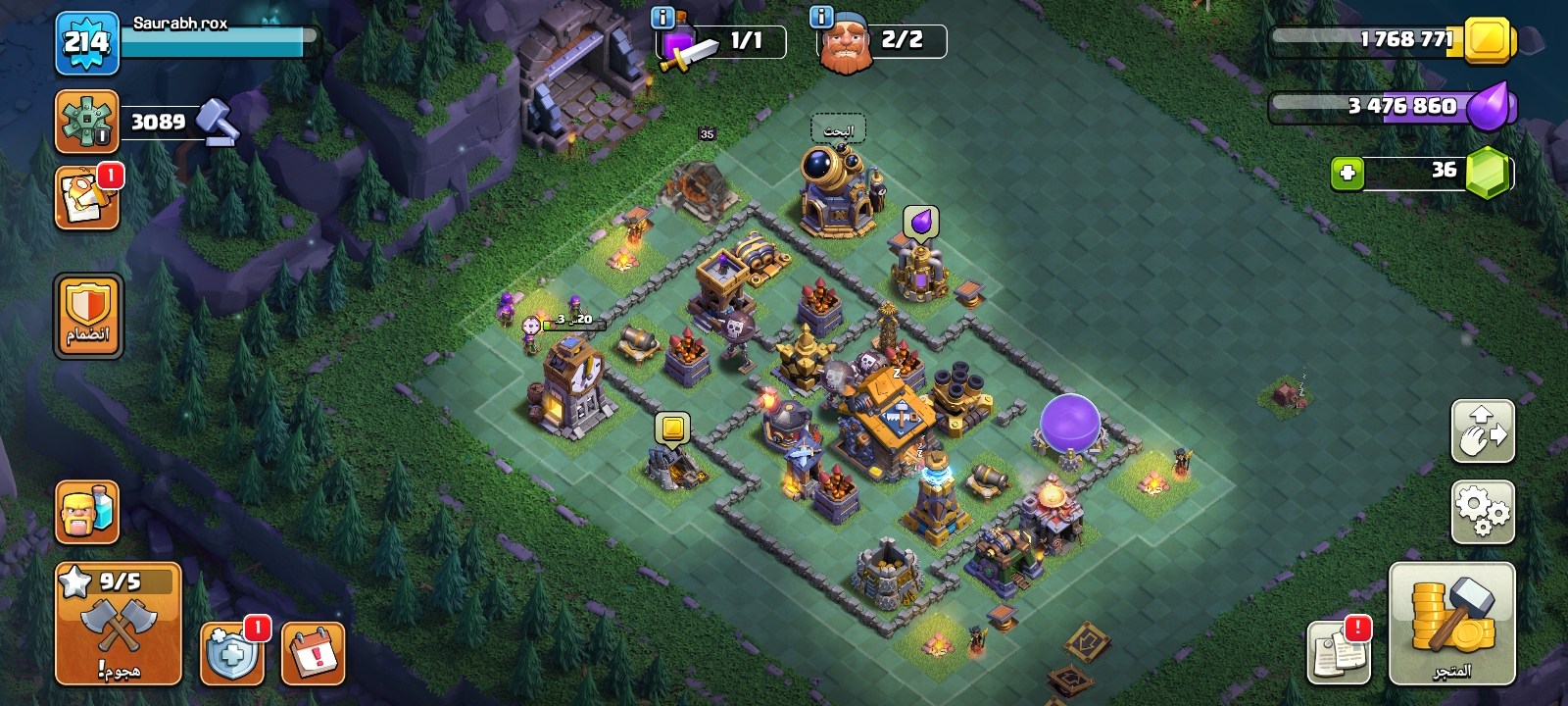Screen dimensions: 1568x706
Task: Open the clan join shield button
Action: [88, 316]
